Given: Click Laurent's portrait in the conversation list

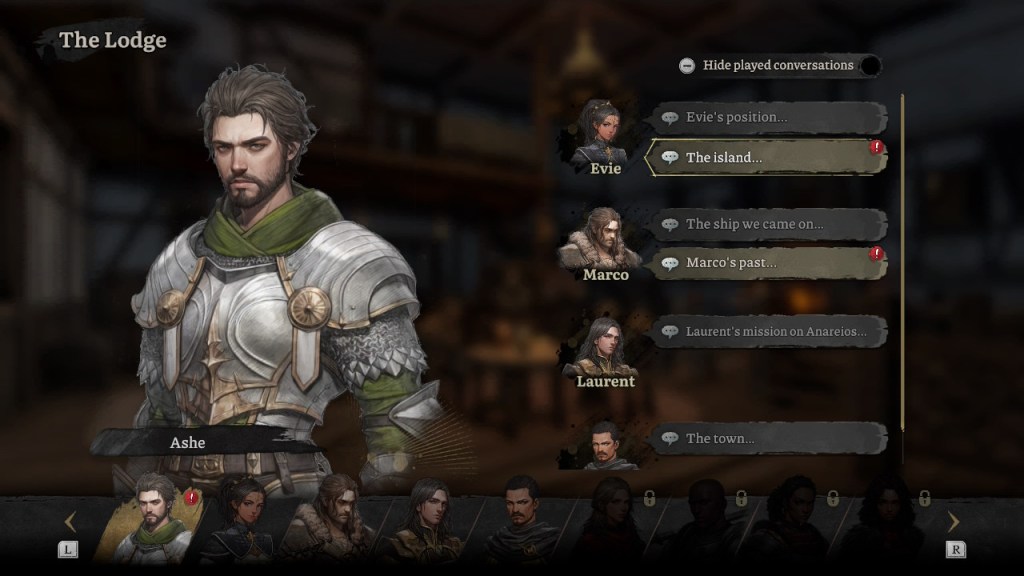Looking at the screenshot, I should tap(605, 347).
